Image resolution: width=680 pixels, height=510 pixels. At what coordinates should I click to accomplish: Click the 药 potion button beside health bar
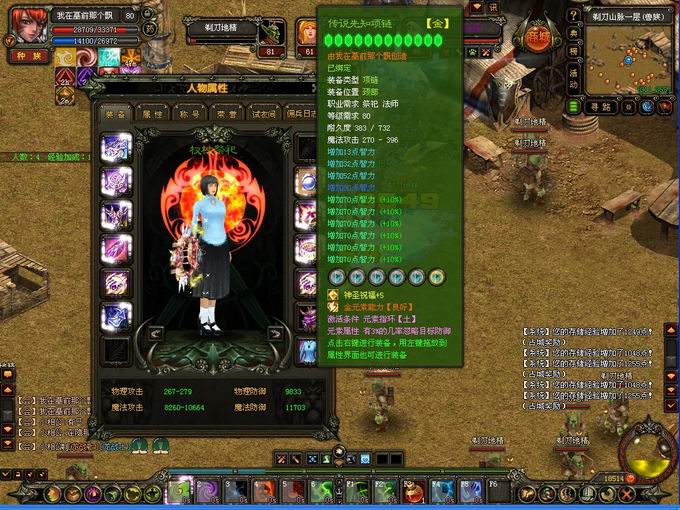(151, 29)
